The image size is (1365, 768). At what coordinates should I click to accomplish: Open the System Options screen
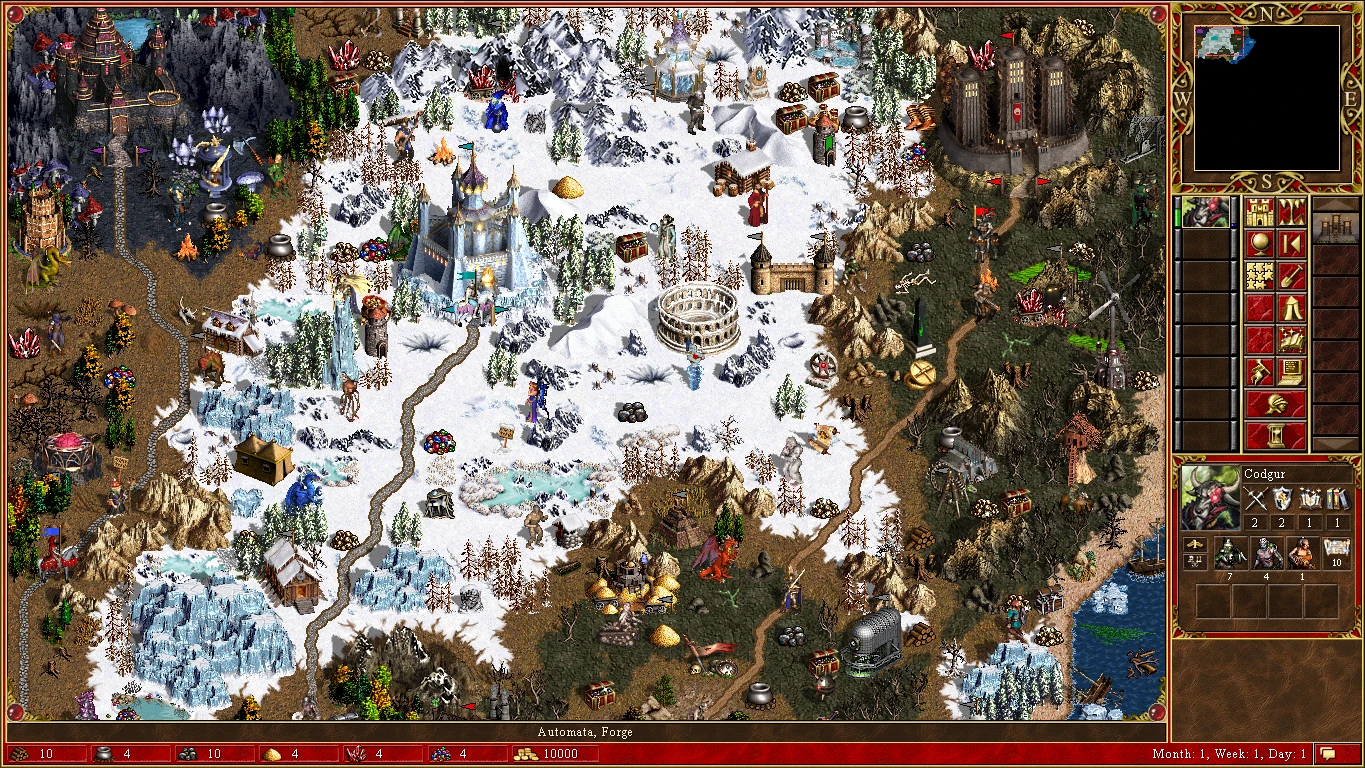tap(1292, 371)
